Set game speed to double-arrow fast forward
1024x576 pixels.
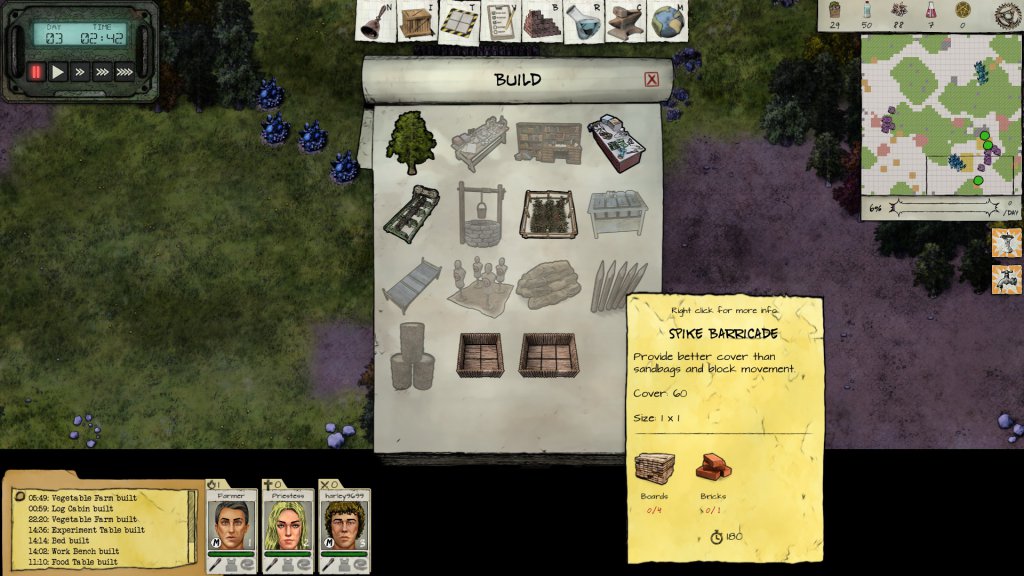pyautogui.click(x=80, y=72)
